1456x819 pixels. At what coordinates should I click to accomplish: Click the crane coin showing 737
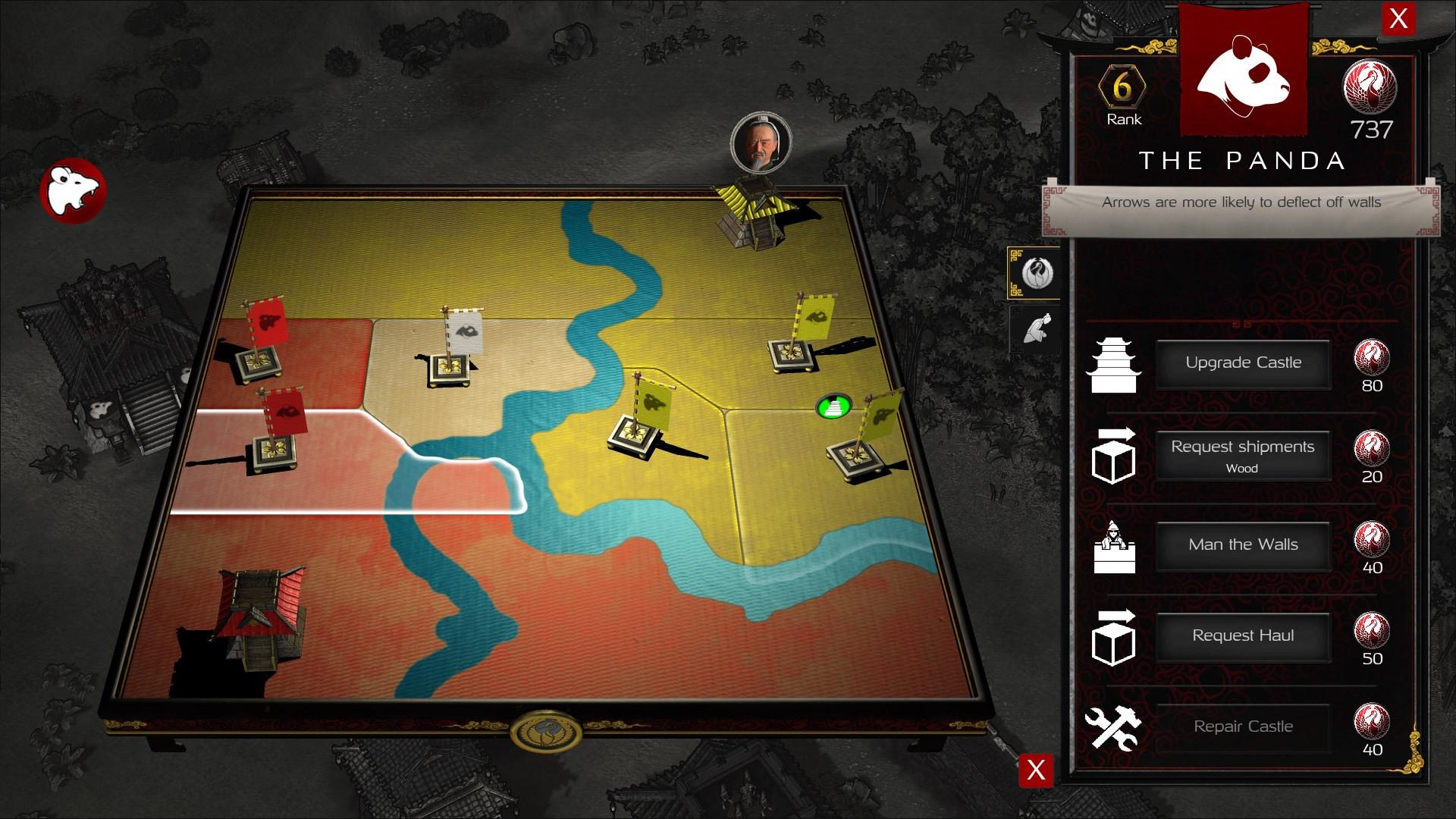pyautogui.click(x=1370, y=89)
